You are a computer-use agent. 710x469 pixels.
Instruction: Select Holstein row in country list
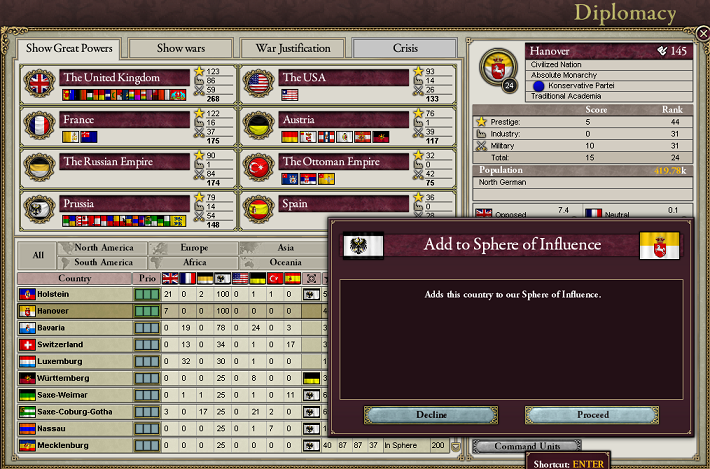click(75, 295)
